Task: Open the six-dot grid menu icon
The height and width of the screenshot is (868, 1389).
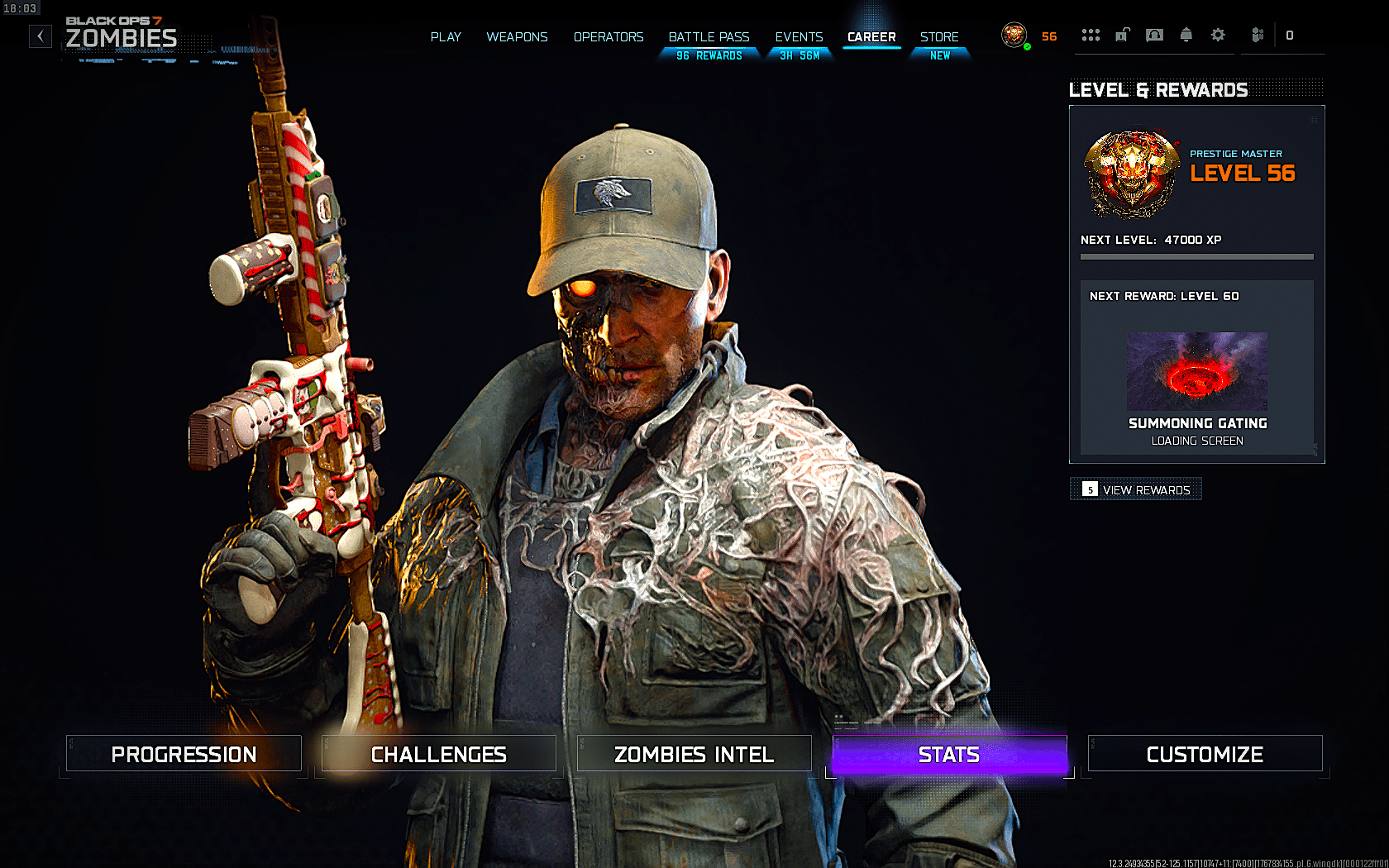Action: point(1091,35)
